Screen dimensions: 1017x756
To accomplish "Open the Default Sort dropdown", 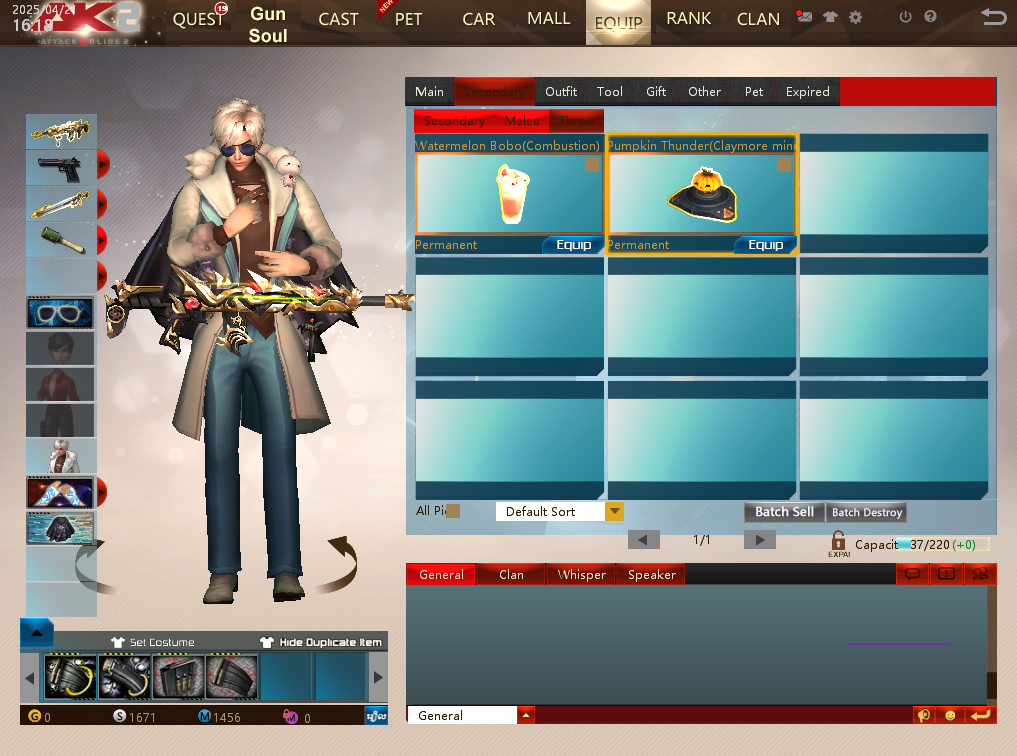I will pyautogui.click(x=614, y=512).
